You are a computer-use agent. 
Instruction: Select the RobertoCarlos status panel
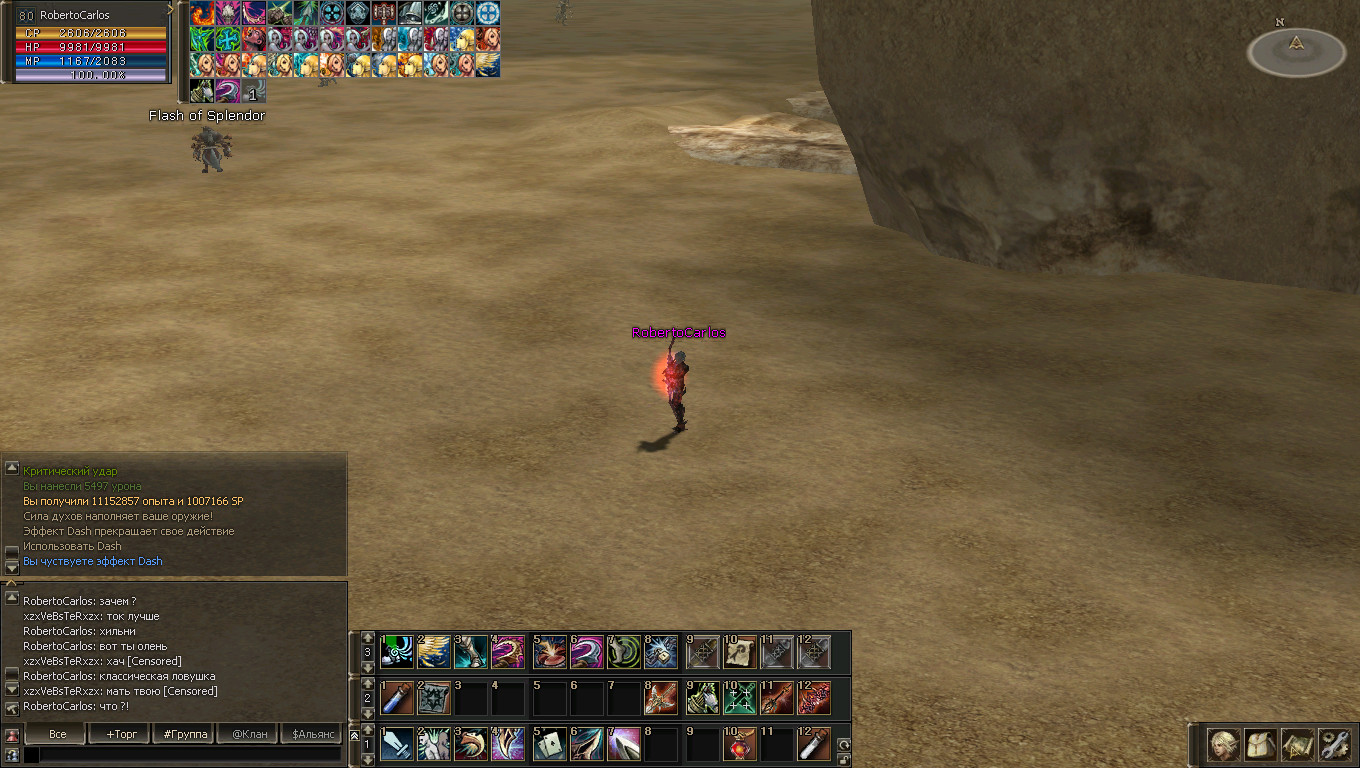pyautogui.click(x=88, y=42)
